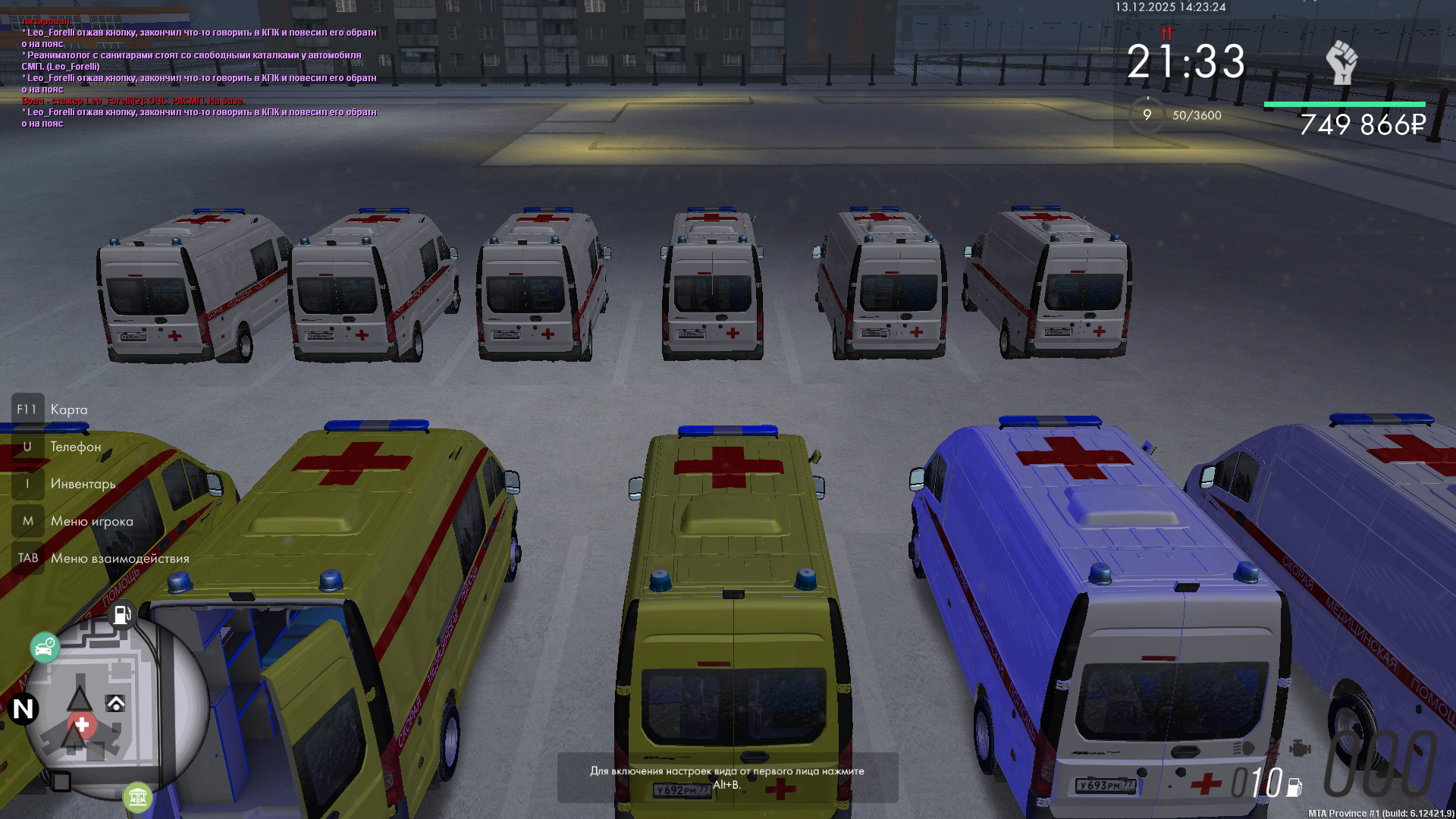Click the level 9 circle indicator
Viewport: 1456px width, 819px height.
click(1147, 115)
